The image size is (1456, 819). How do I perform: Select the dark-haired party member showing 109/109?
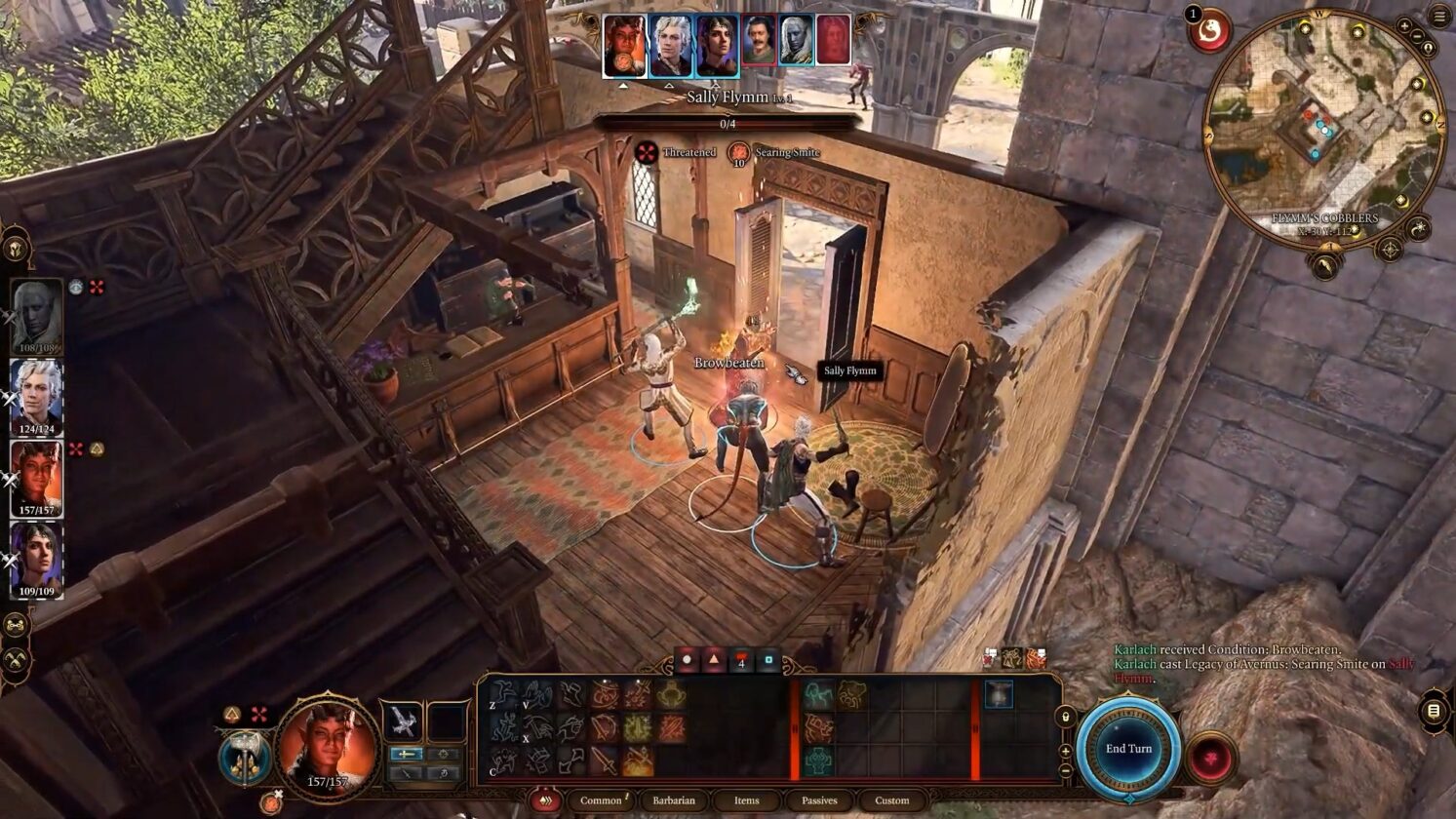(x=36, y=559)
